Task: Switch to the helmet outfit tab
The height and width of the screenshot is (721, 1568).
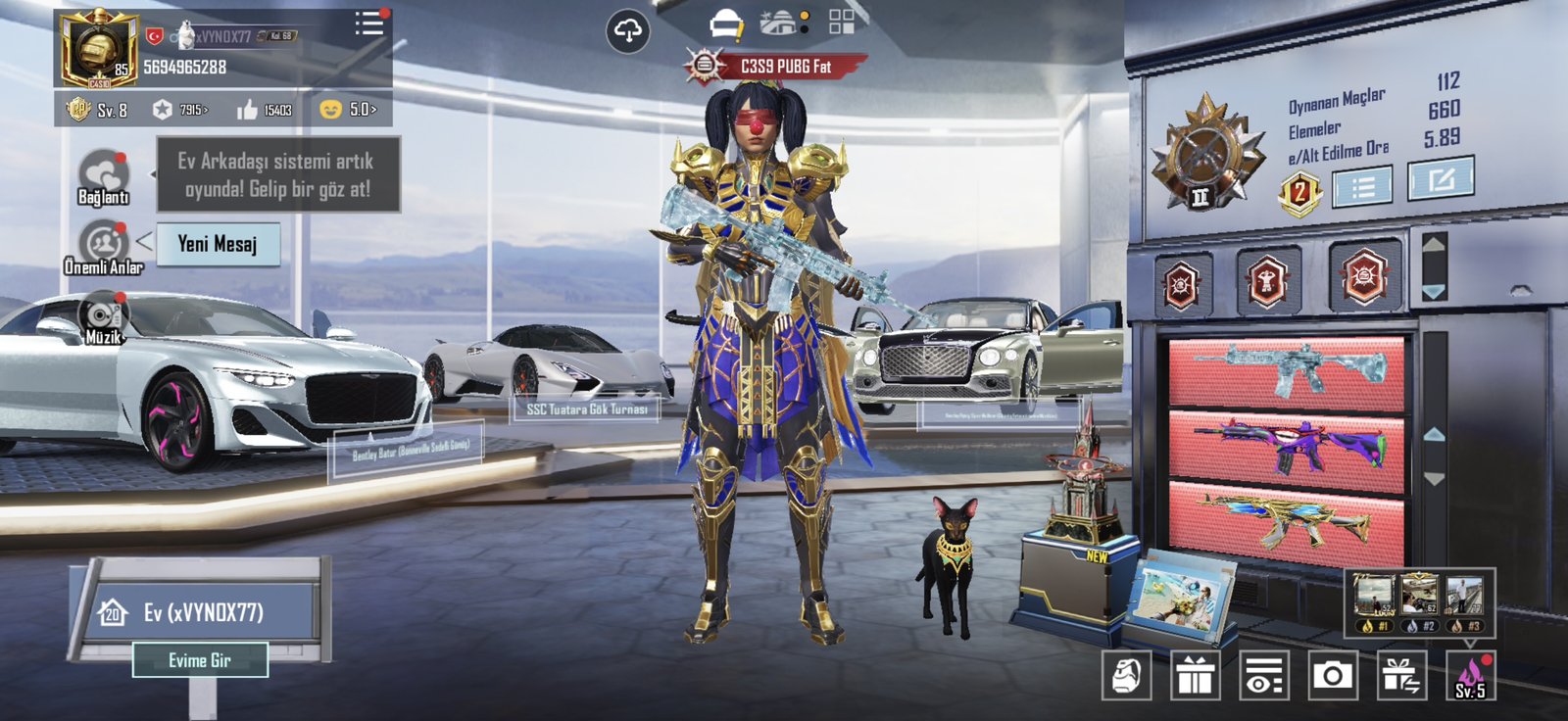Action: (726, 24)
